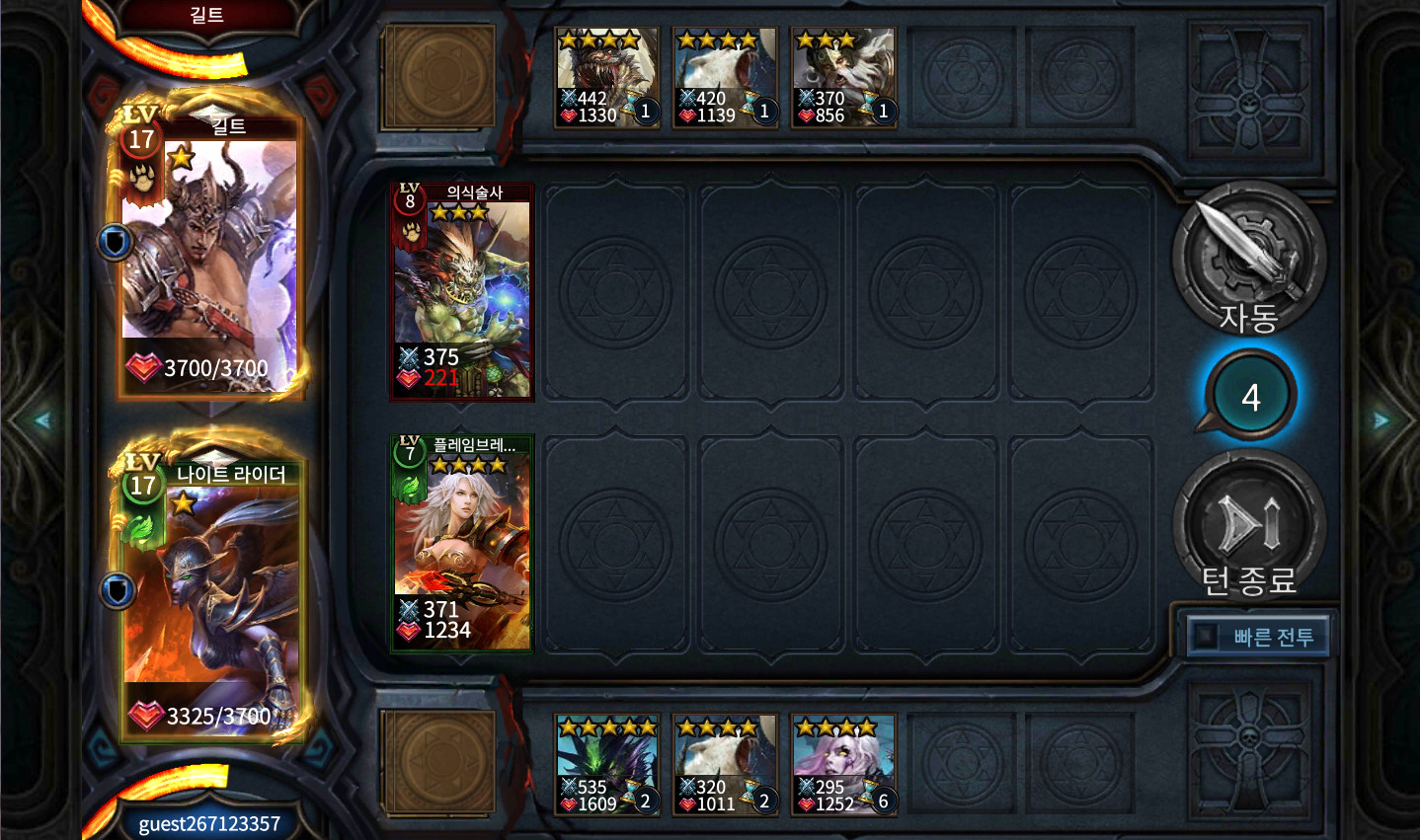Inspect the enemy hand card with 442 attack
The image size is (1420, 840).
click(606, 77)
